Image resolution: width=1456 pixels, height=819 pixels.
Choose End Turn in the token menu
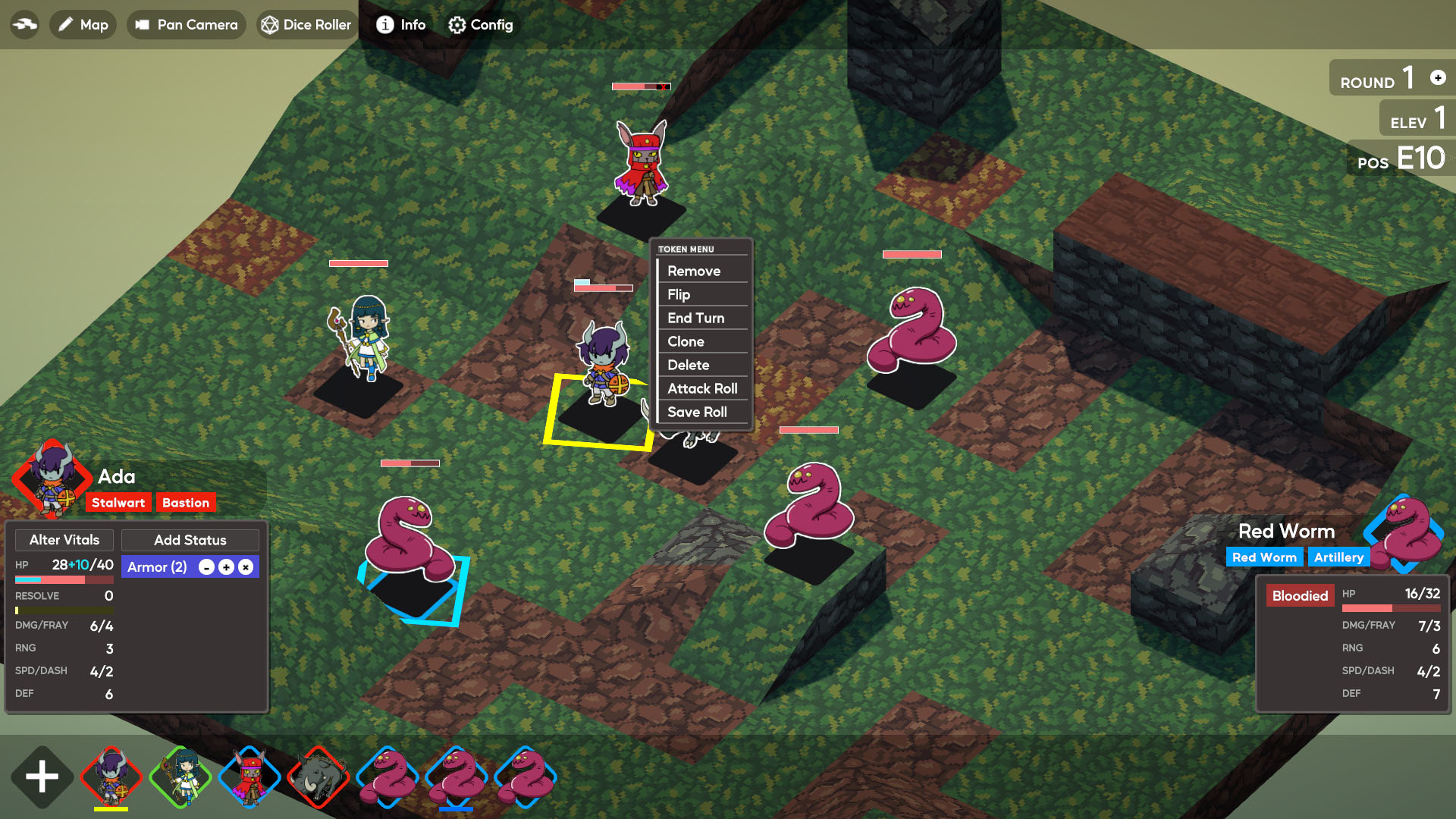point(695,318)
